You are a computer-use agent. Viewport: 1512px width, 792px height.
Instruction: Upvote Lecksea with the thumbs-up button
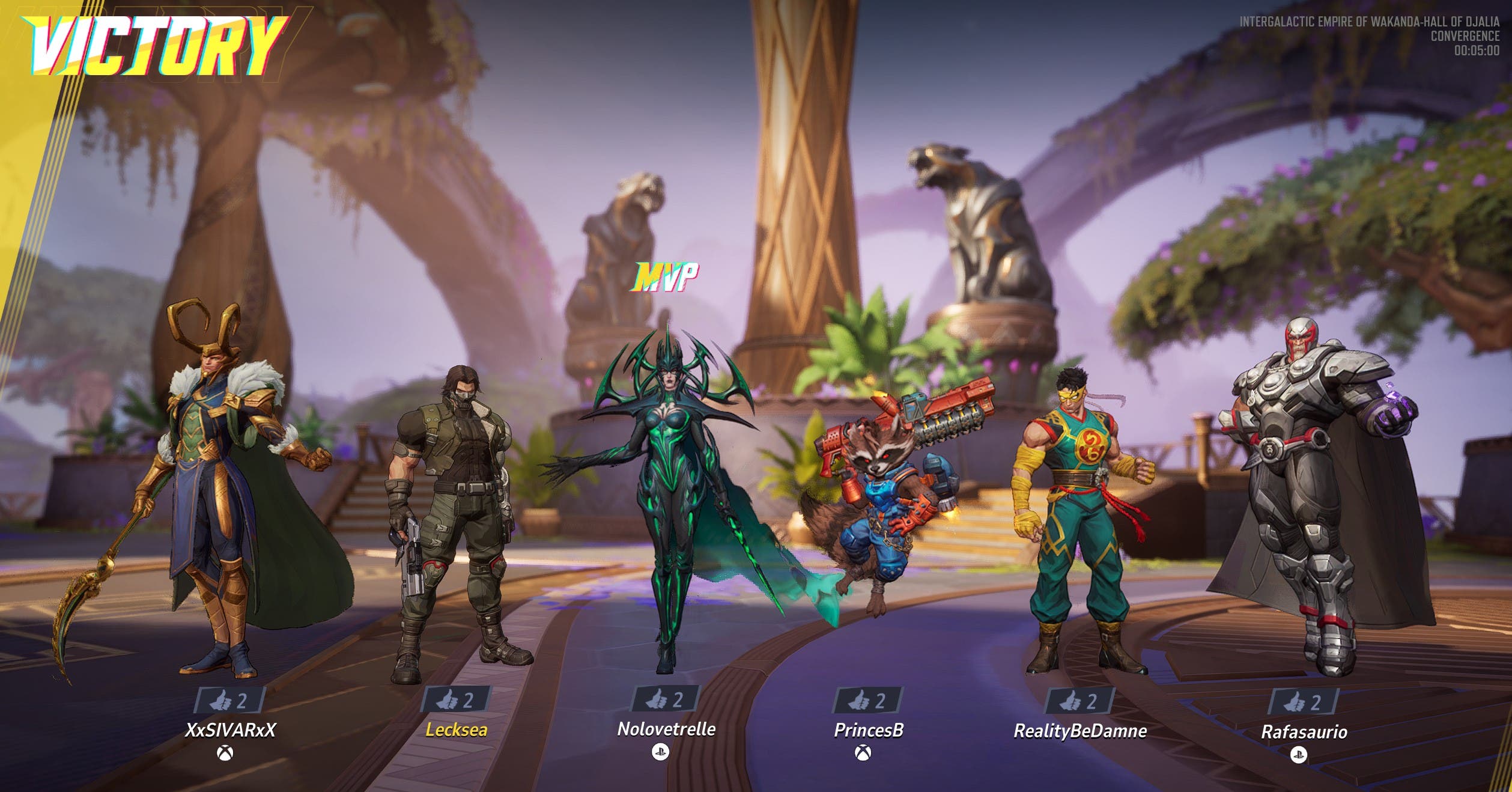click(x=456, y=699)
